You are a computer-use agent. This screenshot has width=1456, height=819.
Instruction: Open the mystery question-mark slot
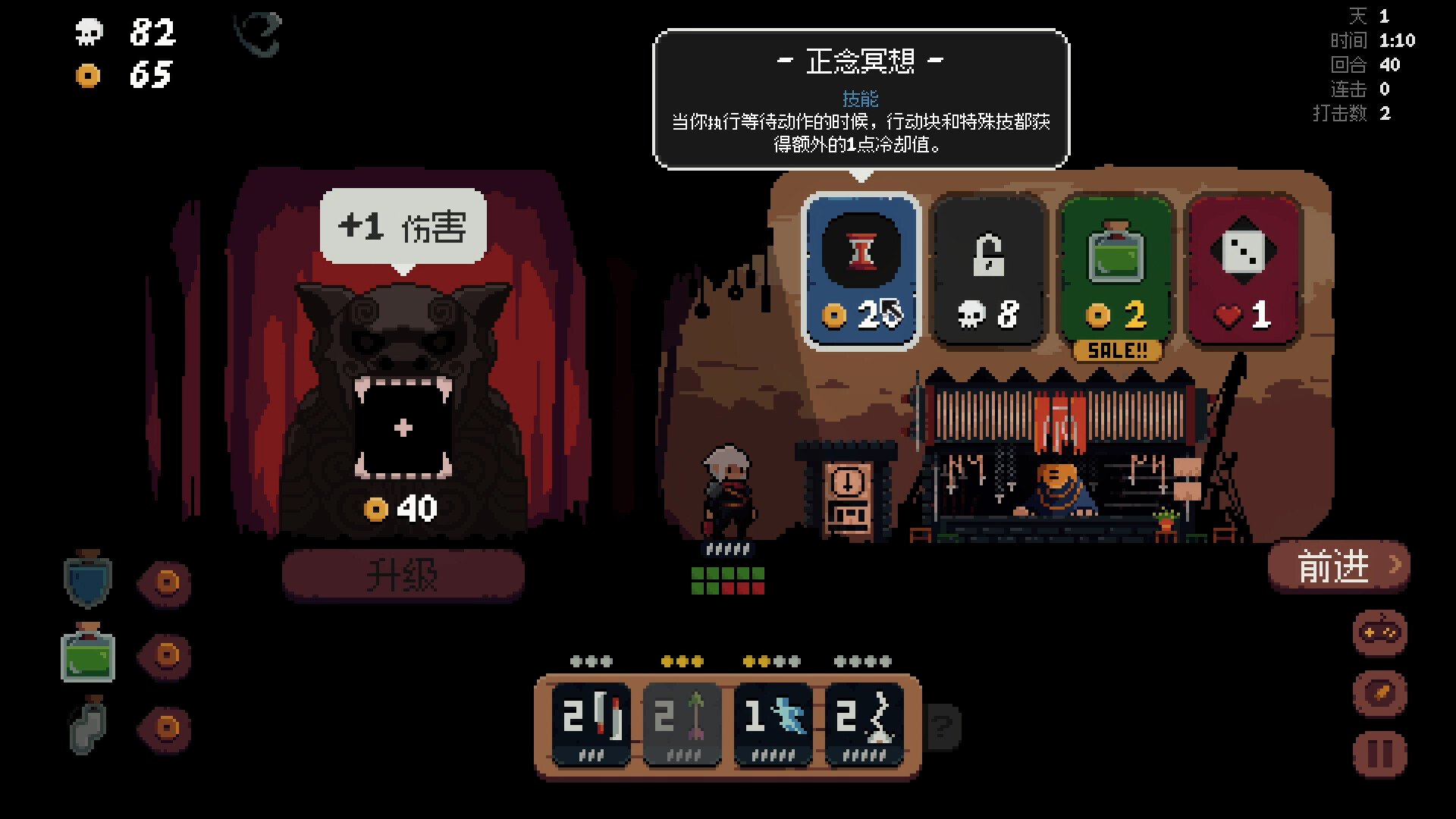[943, 726]
